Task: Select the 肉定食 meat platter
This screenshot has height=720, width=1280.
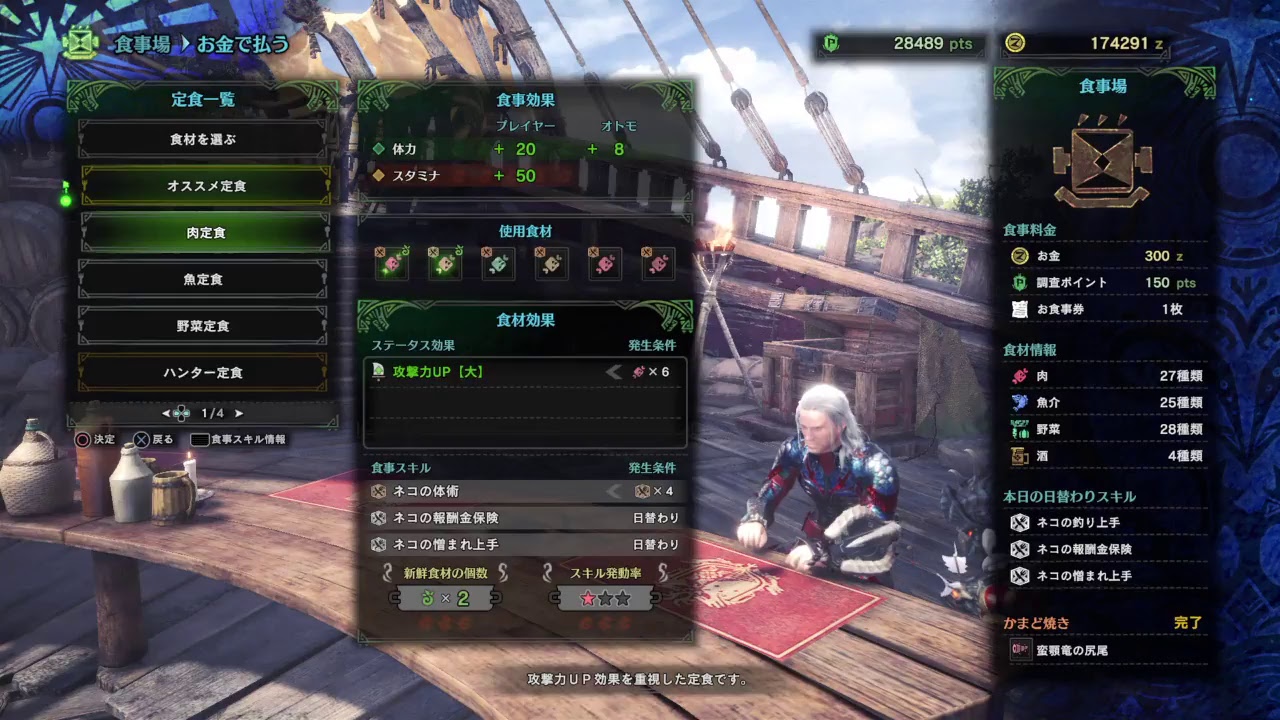Action: click(x=206, y=233)
